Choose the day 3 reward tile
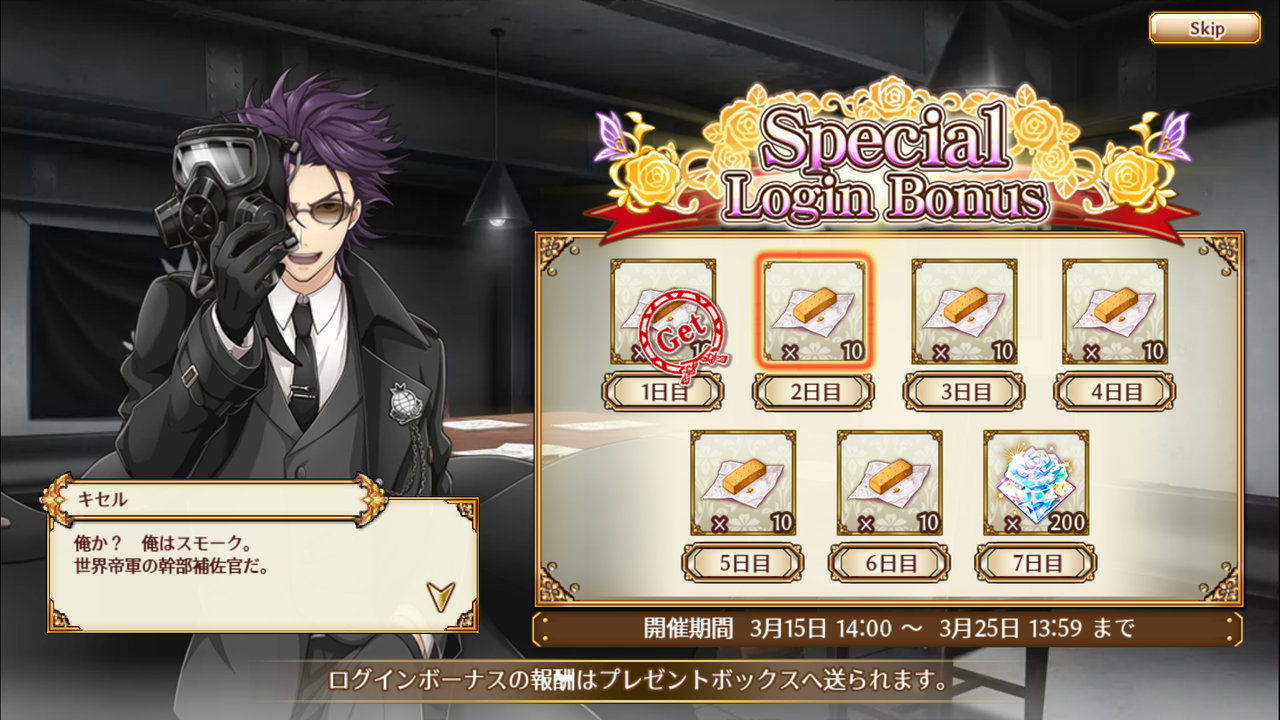The width and height of the screenshot is (1280, 720). pos(964,312)
